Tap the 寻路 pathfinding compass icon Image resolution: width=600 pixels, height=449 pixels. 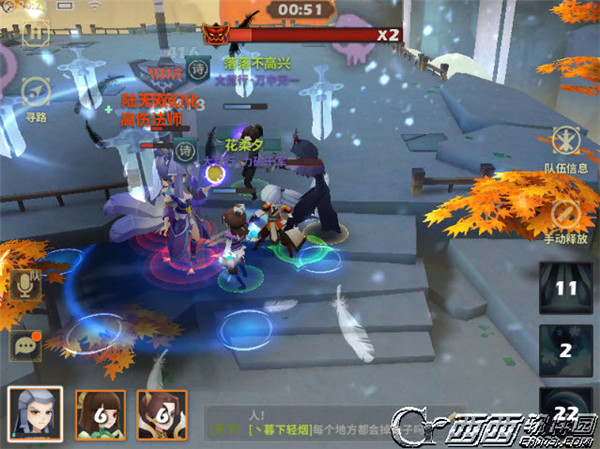coord(37,92)
